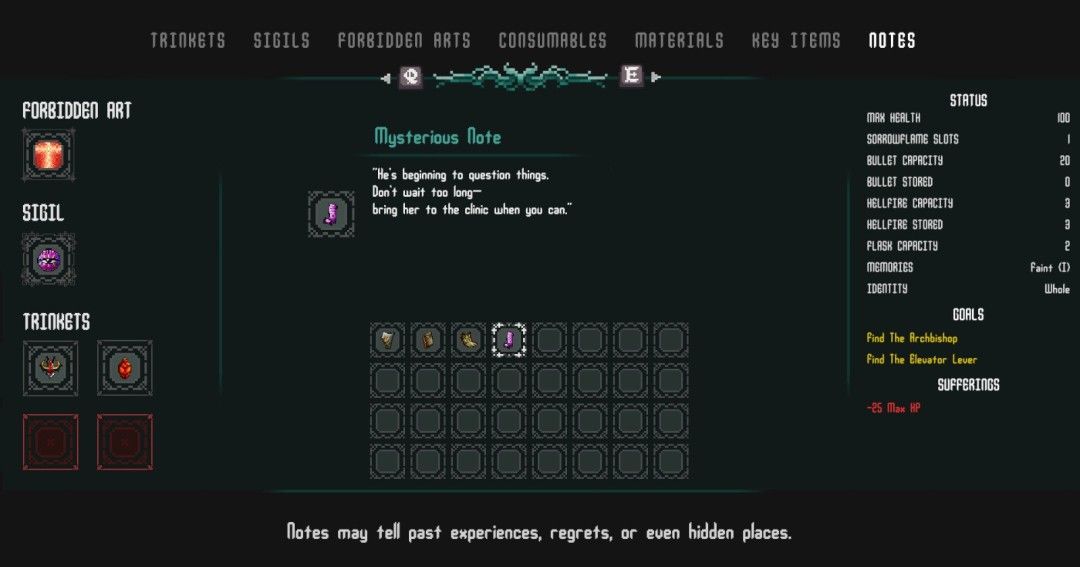The width and height of the screenshot is (1080, 567).
Task: Click the Mysterious Note preview icon
Action: [331, 214]
